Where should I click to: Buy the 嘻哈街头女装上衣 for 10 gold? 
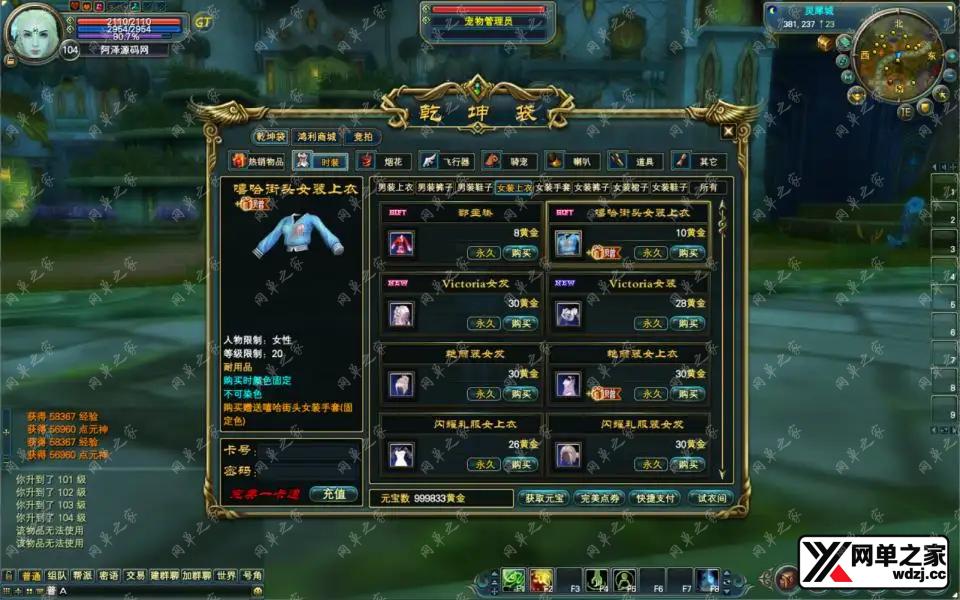pyautogui.click(x=688, y=252)
